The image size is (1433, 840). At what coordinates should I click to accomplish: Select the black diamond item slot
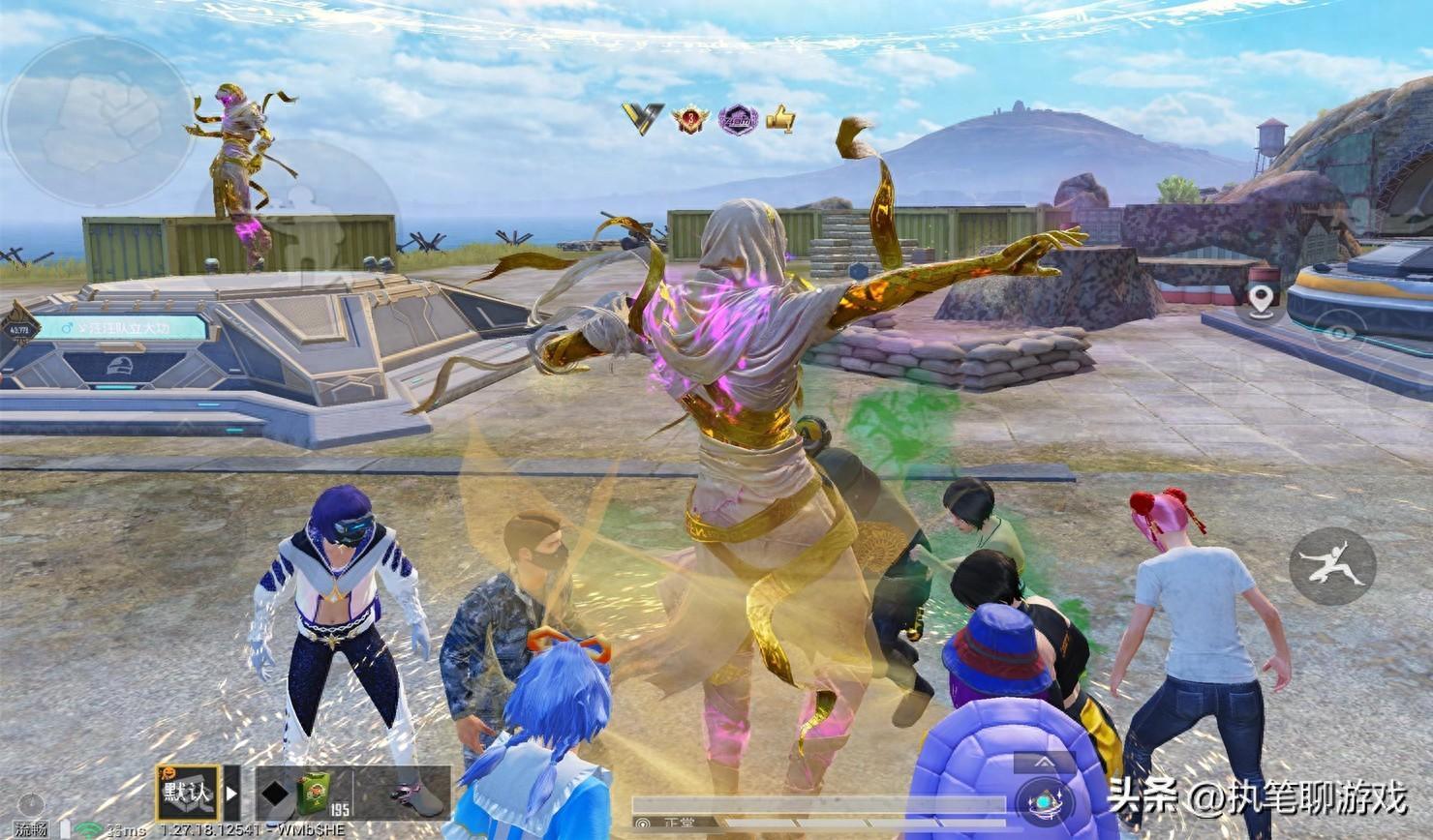click(274, 793)
